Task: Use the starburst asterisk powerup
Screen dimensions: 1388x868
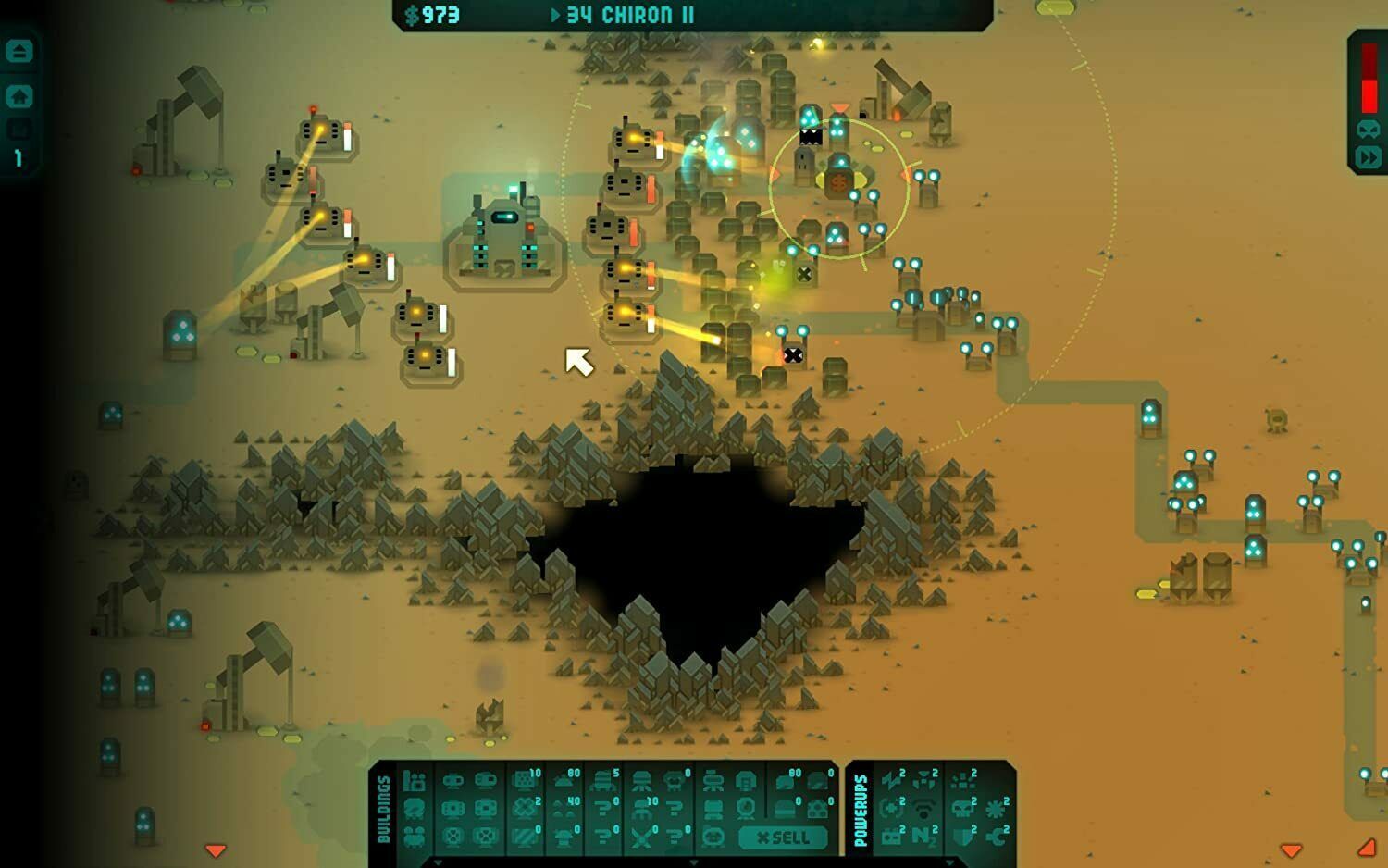Action: [997, 809]
